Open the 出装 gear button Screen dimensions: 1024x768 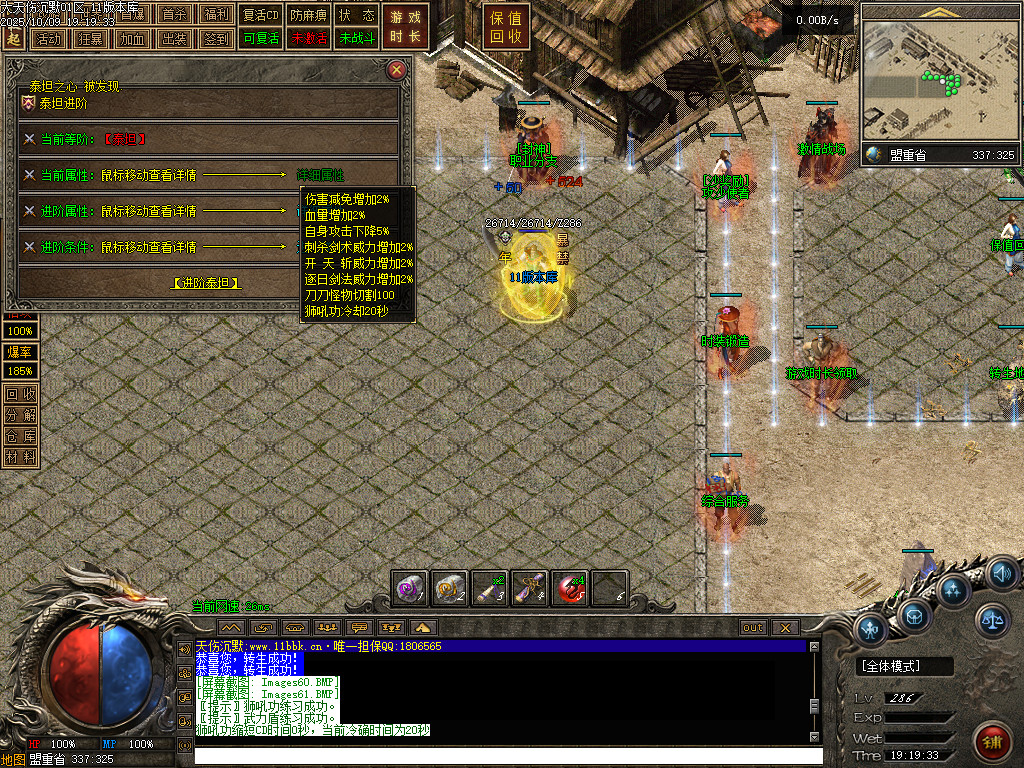coord(174,39)
